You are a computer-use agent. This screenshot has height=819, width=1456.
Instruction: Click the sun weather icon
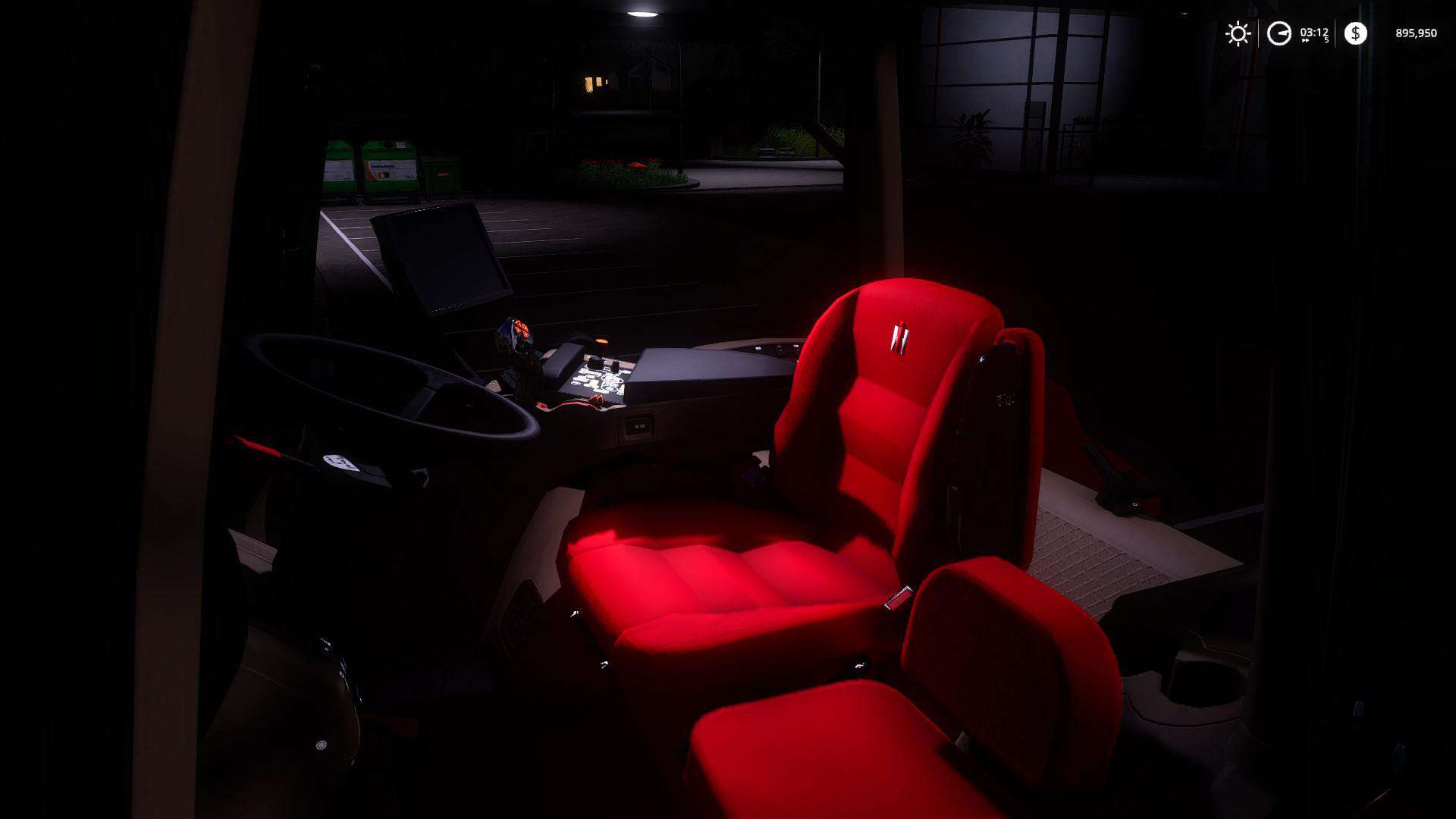1238,33
